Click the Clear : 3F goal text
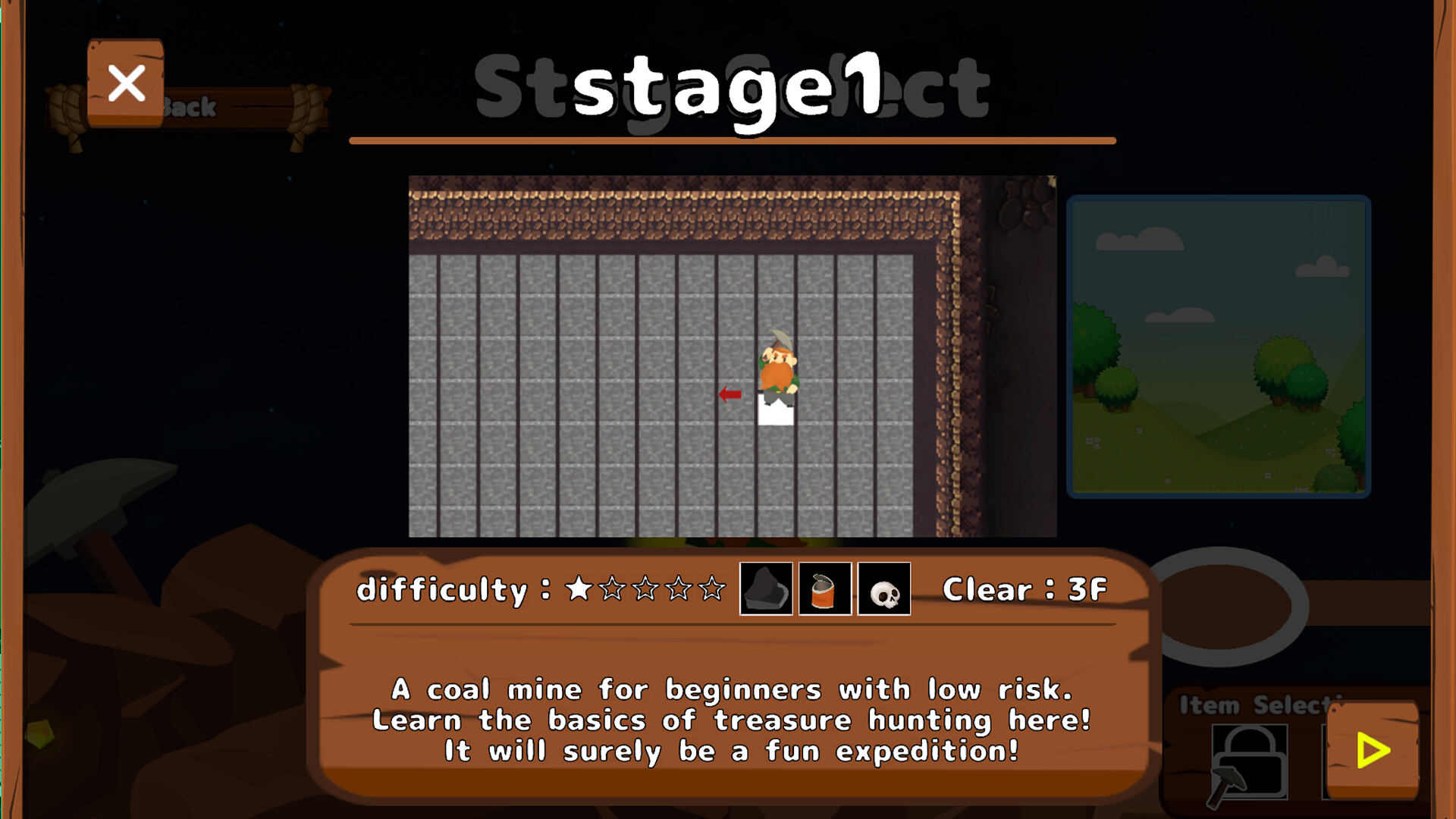 tap(1025, 589)
